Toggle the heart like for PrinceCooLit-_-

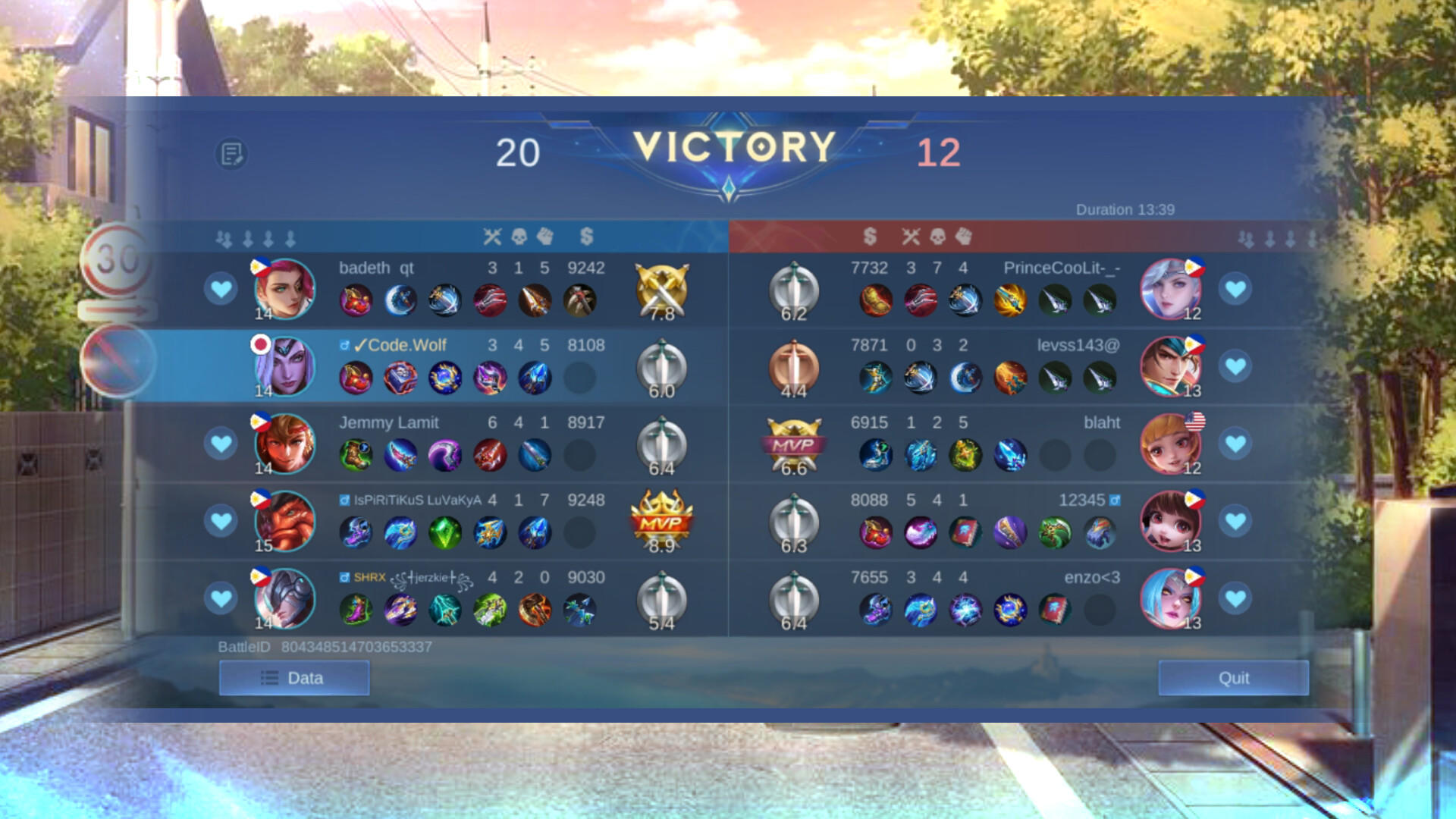coord(1236,287)
